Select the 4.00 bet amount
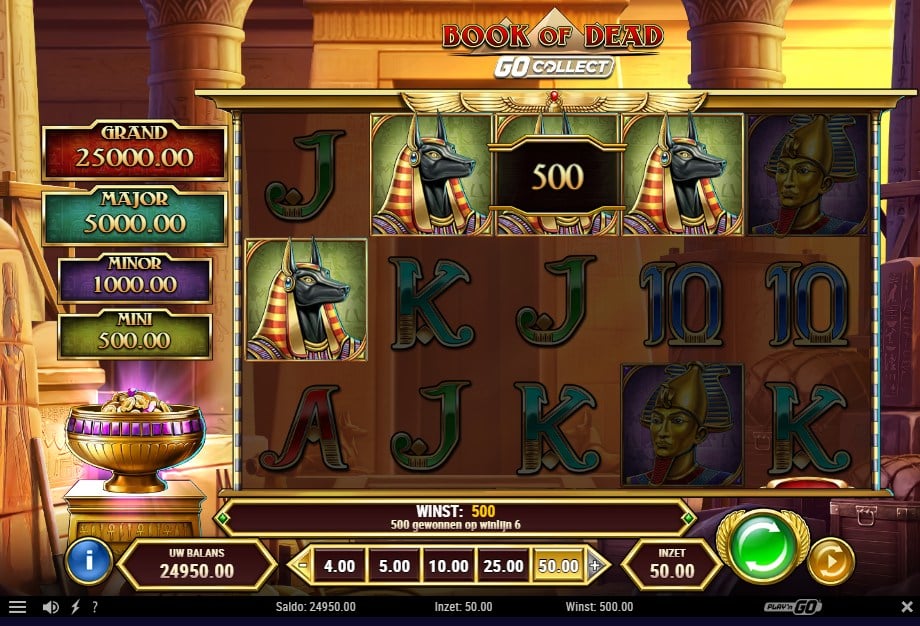920x626 pixels. pos(339,566)
